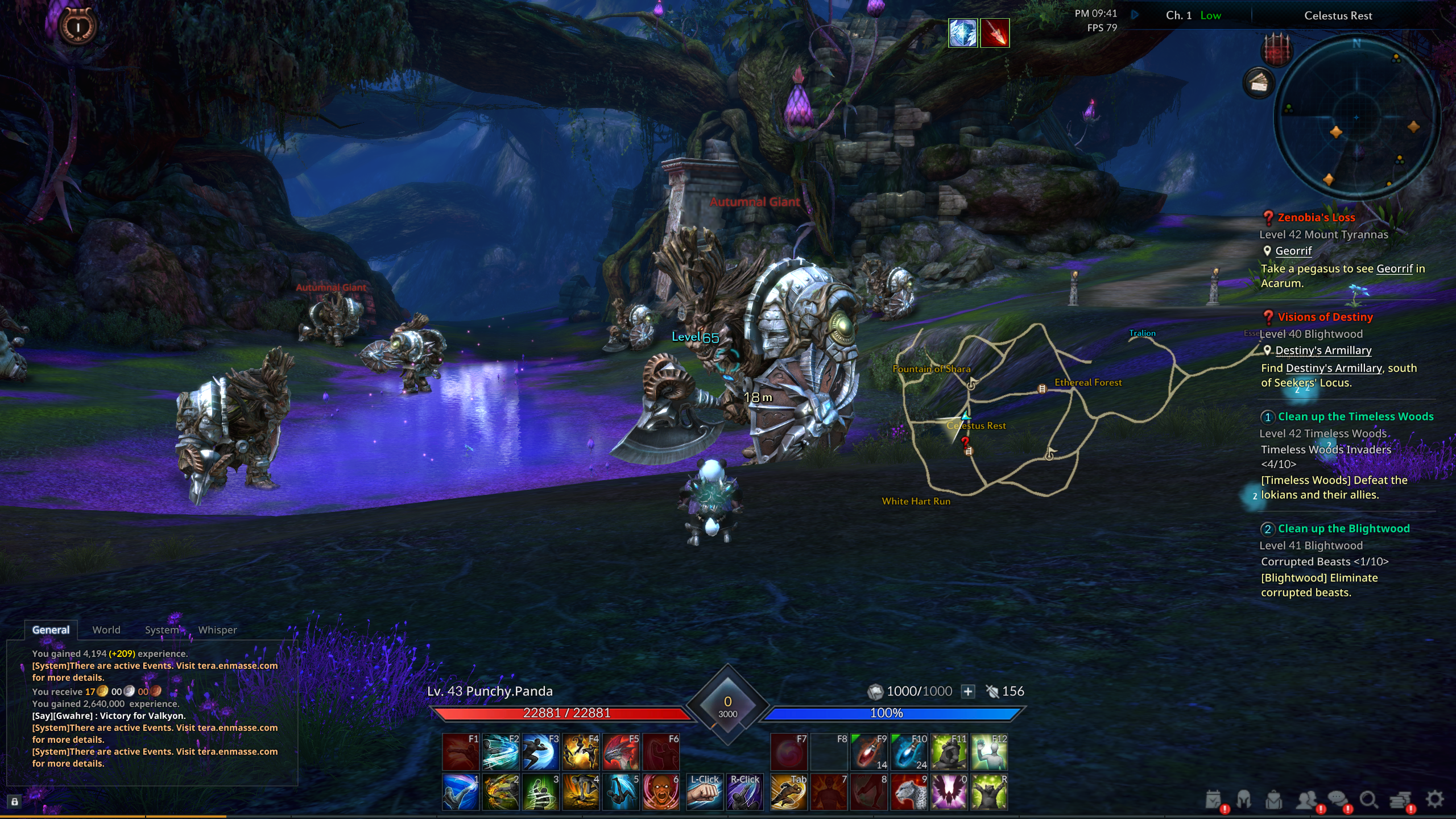Use the blue mana potion slot

909,752
